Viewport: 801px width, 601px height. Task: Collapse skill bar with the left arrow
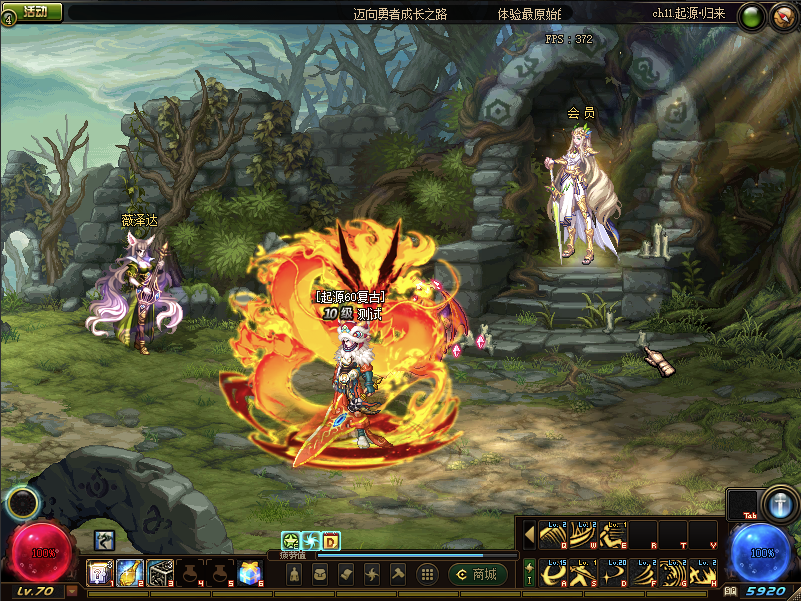click(x=529, y=535)
